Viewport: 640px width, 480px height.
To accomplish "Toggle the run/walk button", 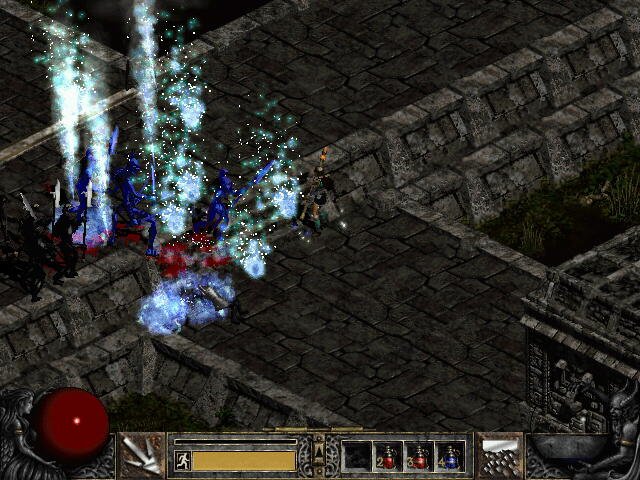I will click(183, 460).
